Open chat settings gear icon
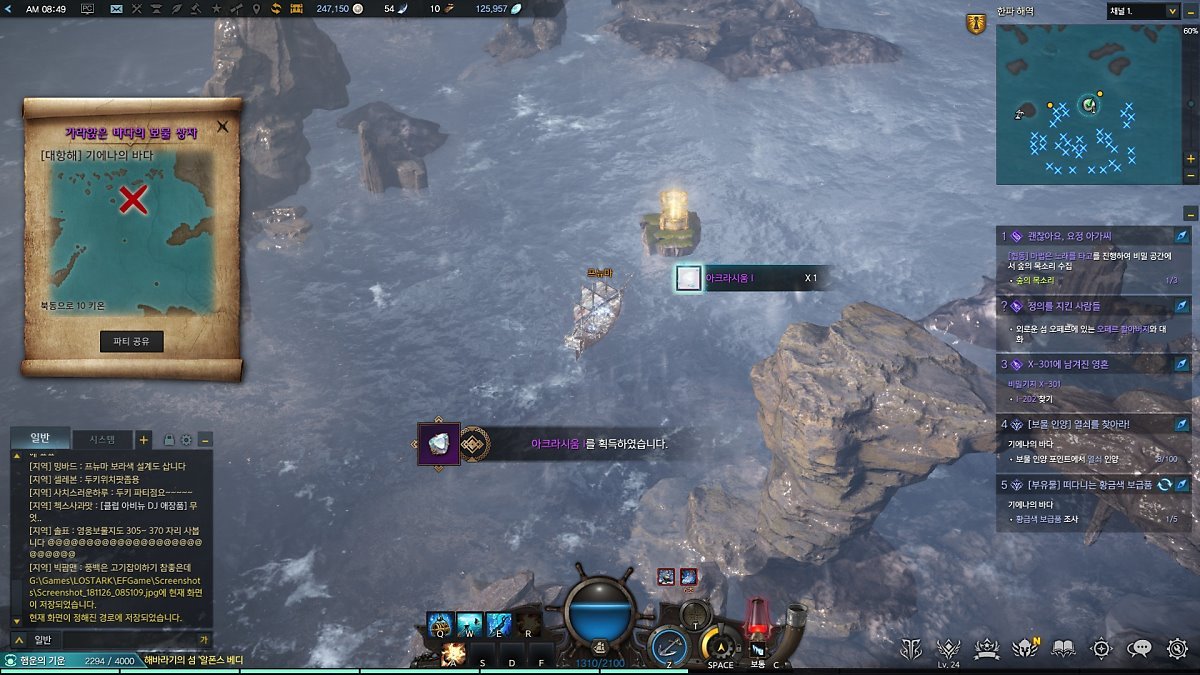The image size is (1200, 675). (x=186, y=439)
